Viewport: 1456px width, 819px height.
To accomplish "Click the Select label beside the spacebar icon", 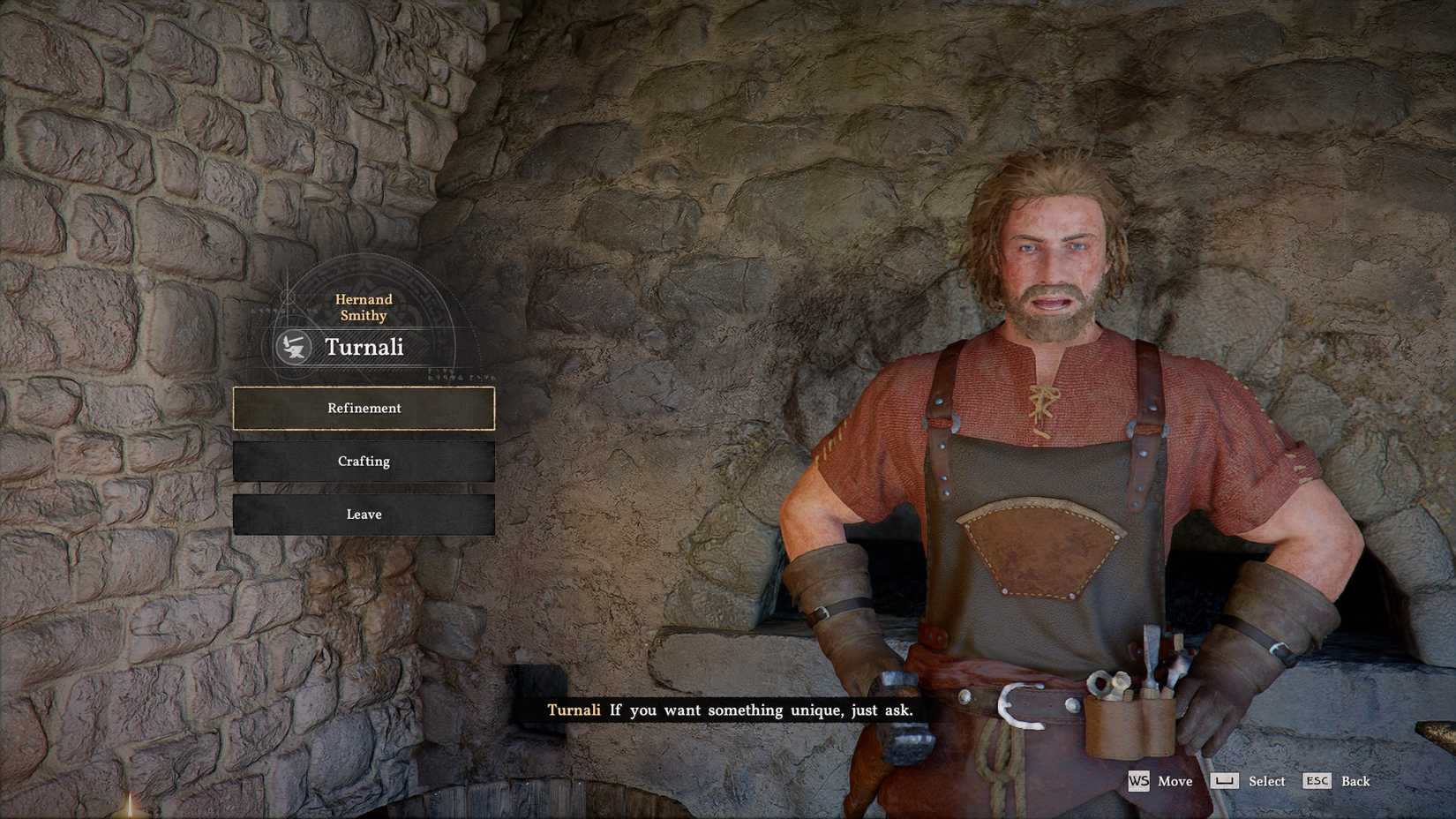I will [1268, 782].
